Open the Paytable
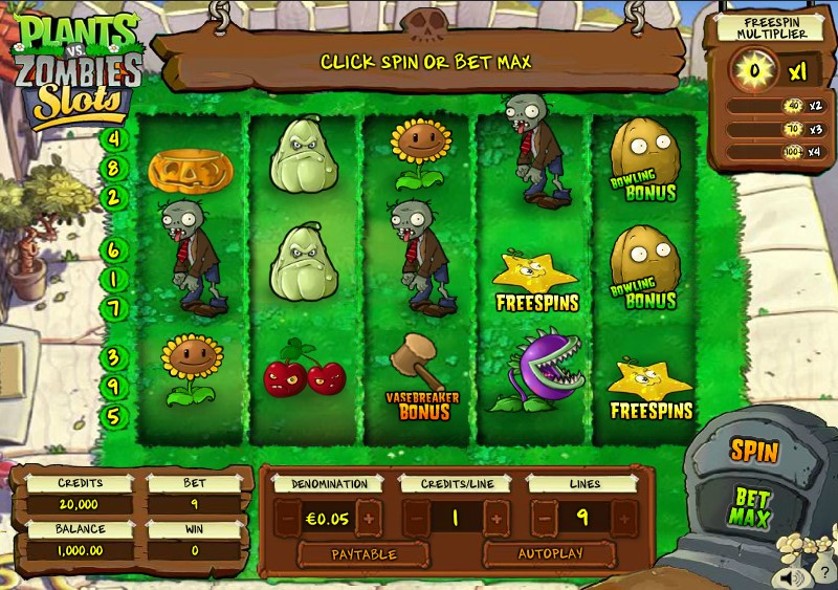 364,554
